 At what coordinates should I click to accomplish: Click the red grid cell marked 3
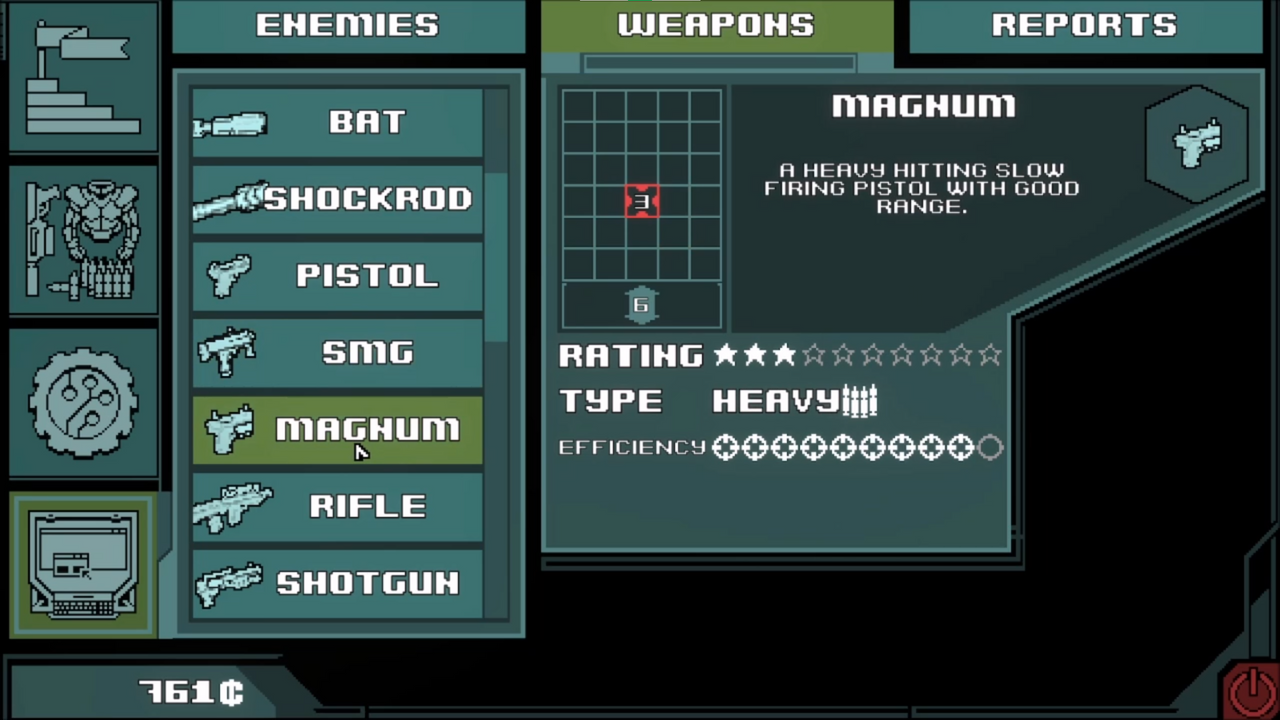(641, 201)
